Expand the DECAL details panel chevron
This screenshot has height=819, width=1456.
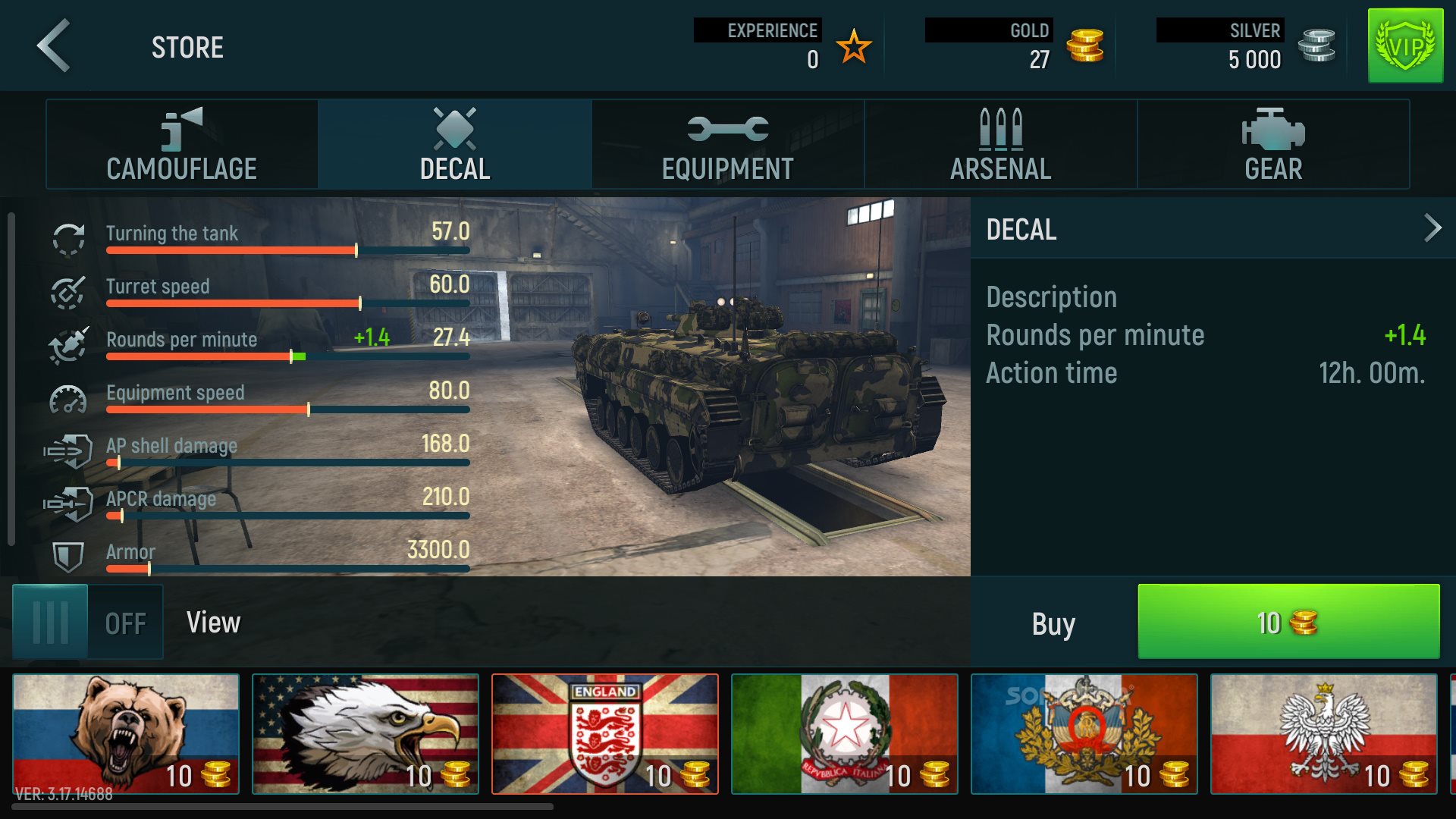[1432, 227]
